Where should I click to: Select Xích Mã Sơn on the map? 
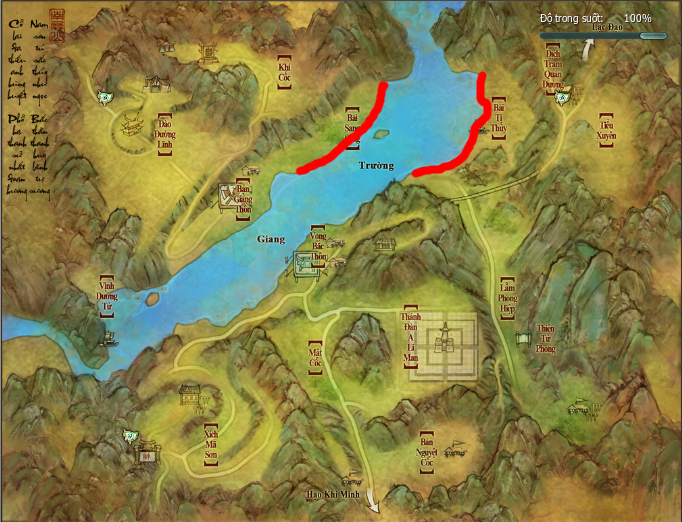pos(210,439)
